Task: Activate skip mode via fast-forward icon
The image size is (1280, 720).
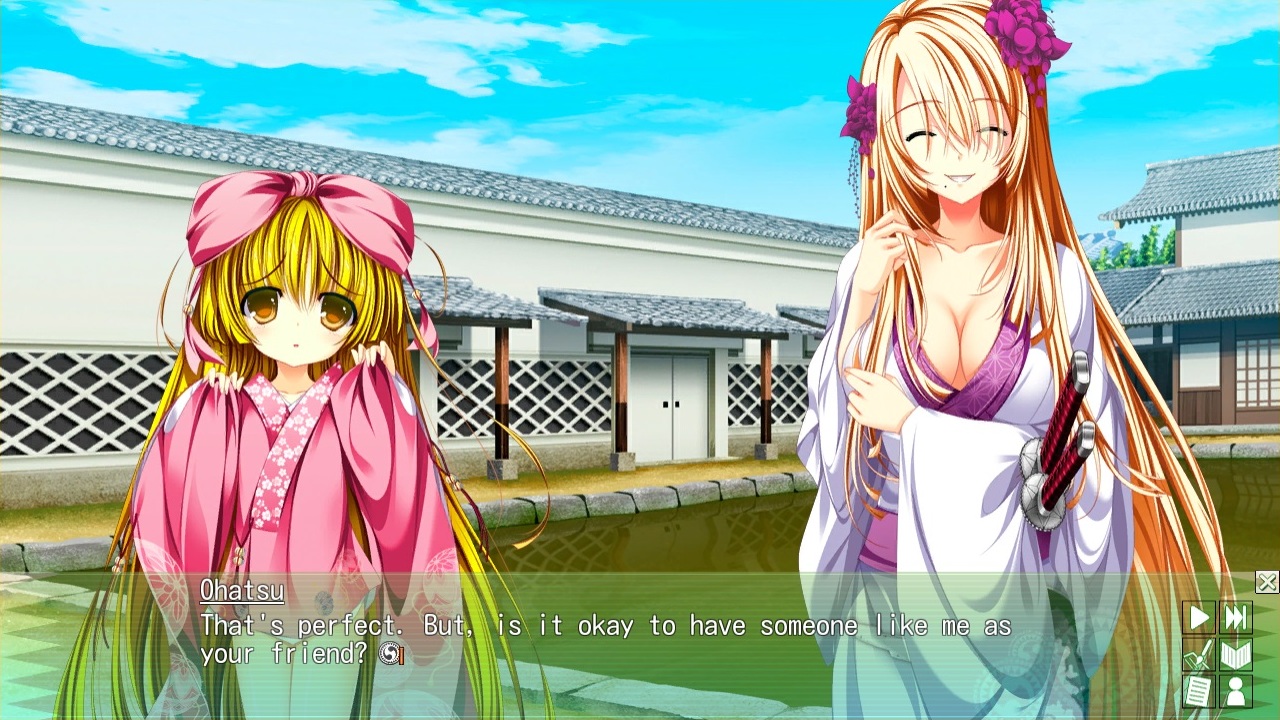Action: (x=1235, y=617)
